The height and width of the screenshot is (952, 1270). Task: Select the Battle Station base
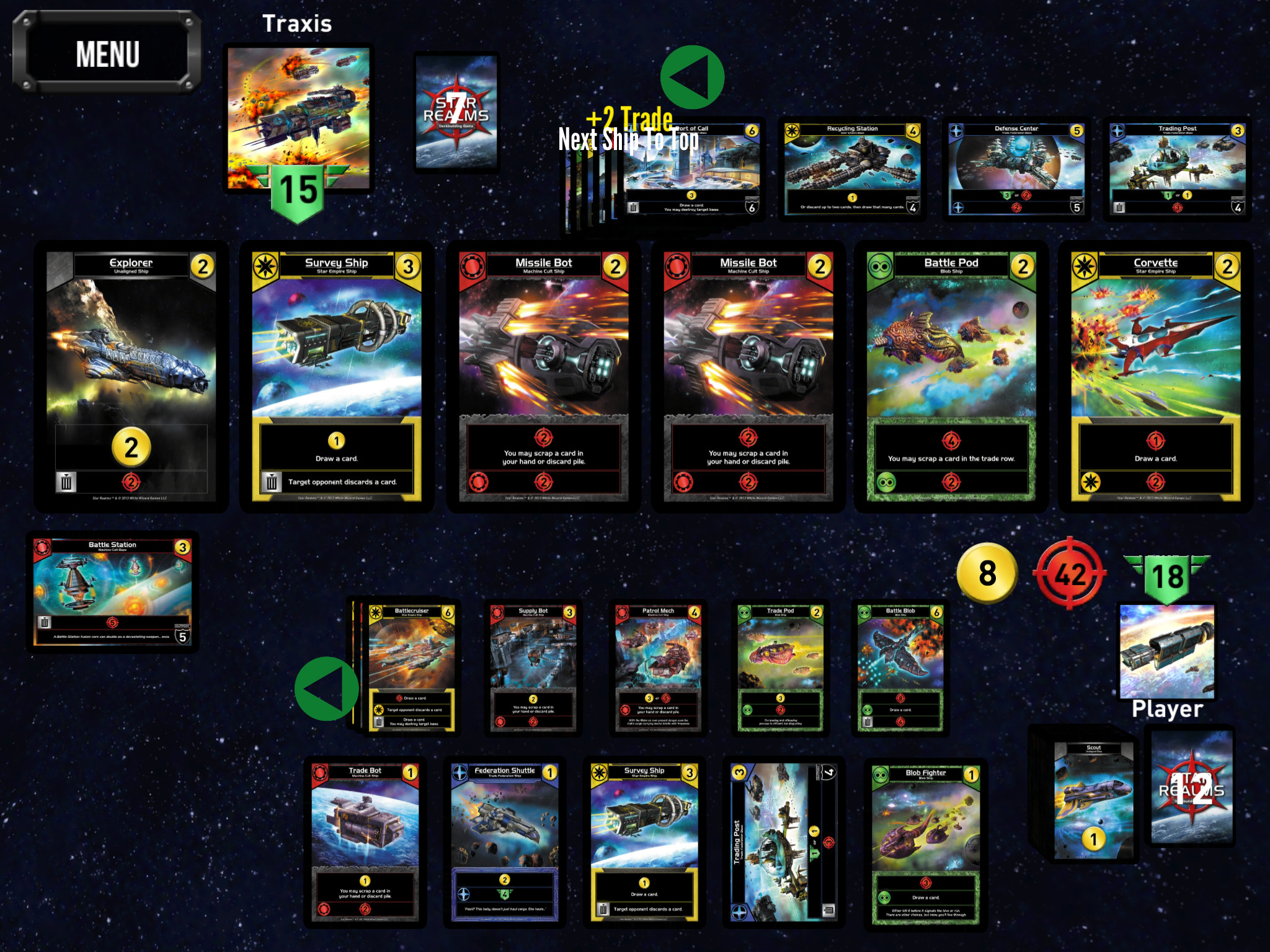(x=112, y=591)
